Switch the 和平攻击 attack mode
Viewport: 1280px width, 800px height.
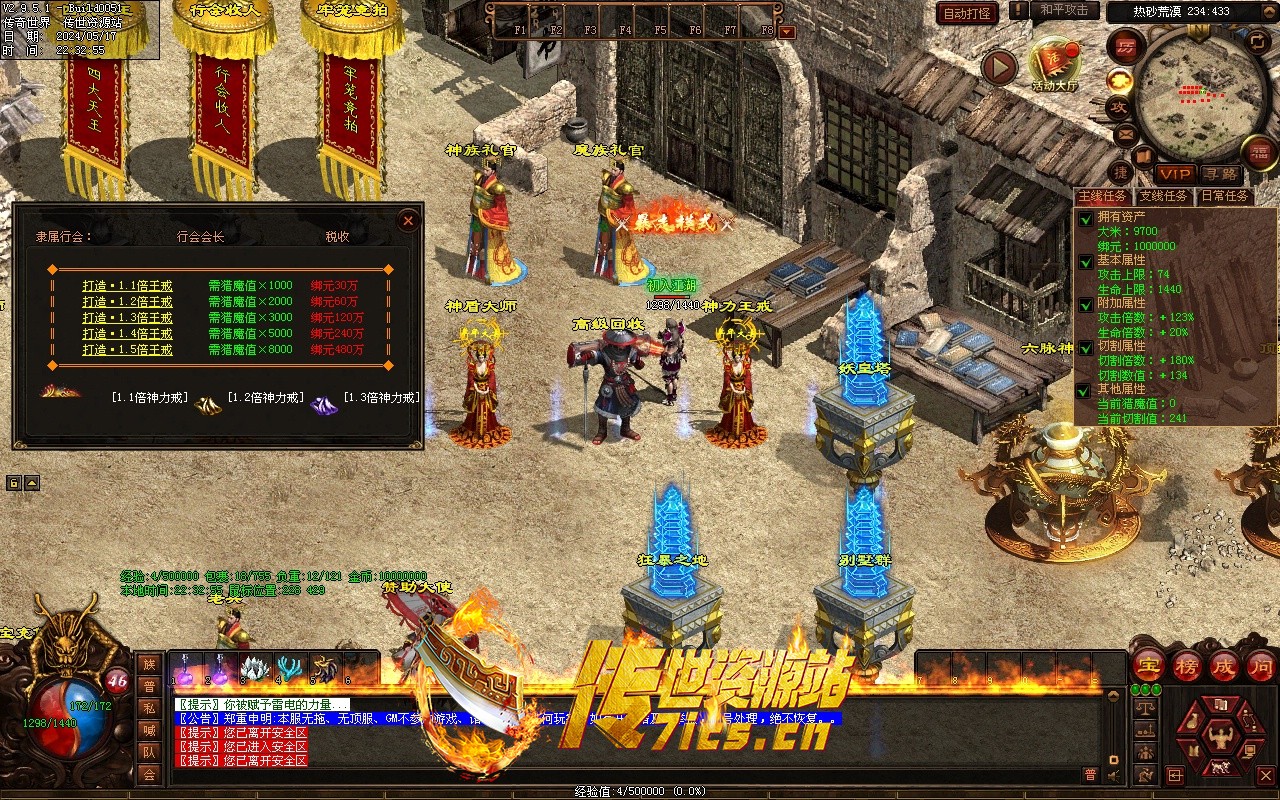[1063, 10]
